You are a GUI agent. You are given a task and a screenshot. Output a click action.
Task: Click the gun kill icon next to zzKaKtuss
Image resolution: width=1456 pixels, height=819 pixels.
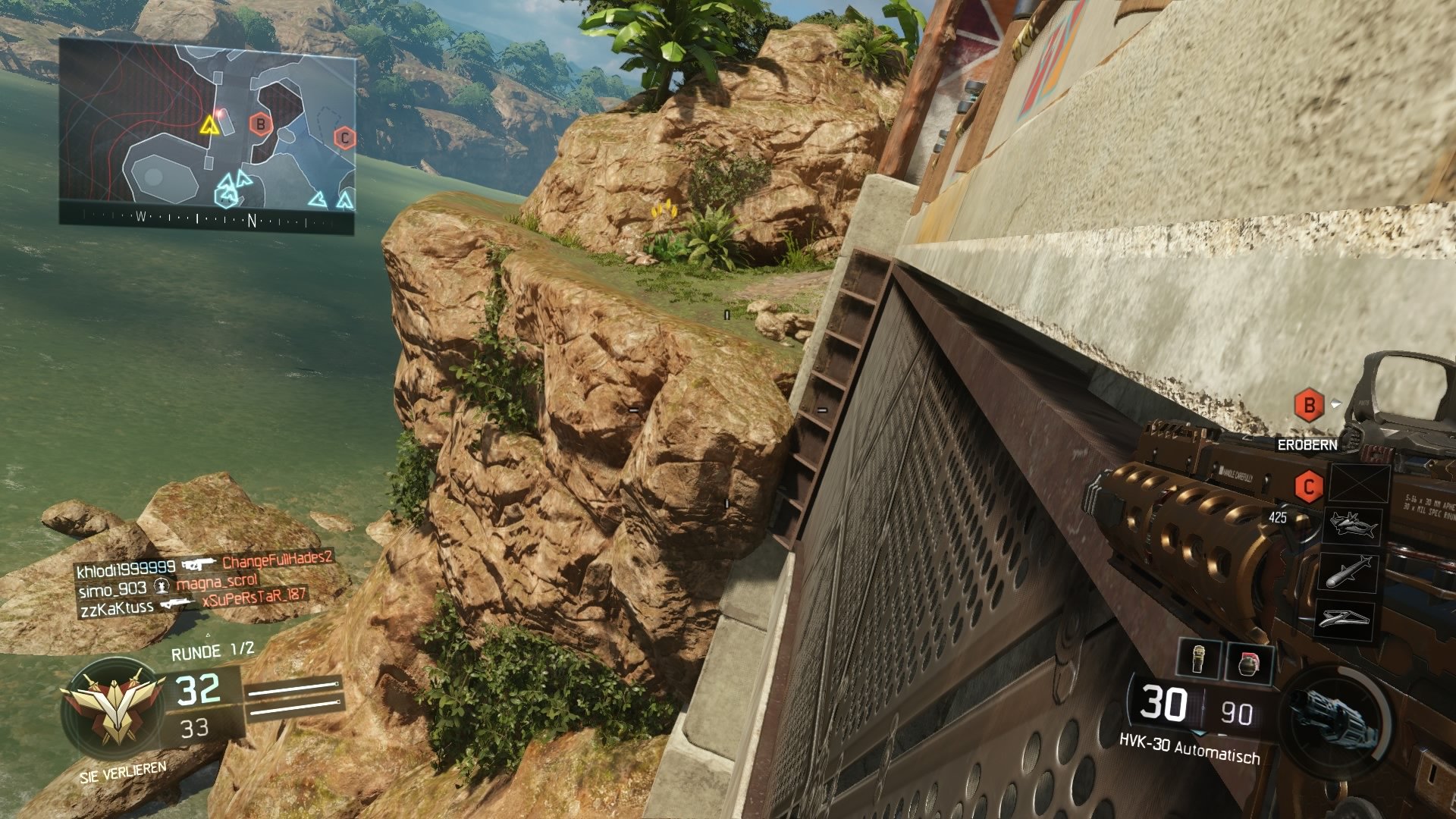(x=177, y=604)
